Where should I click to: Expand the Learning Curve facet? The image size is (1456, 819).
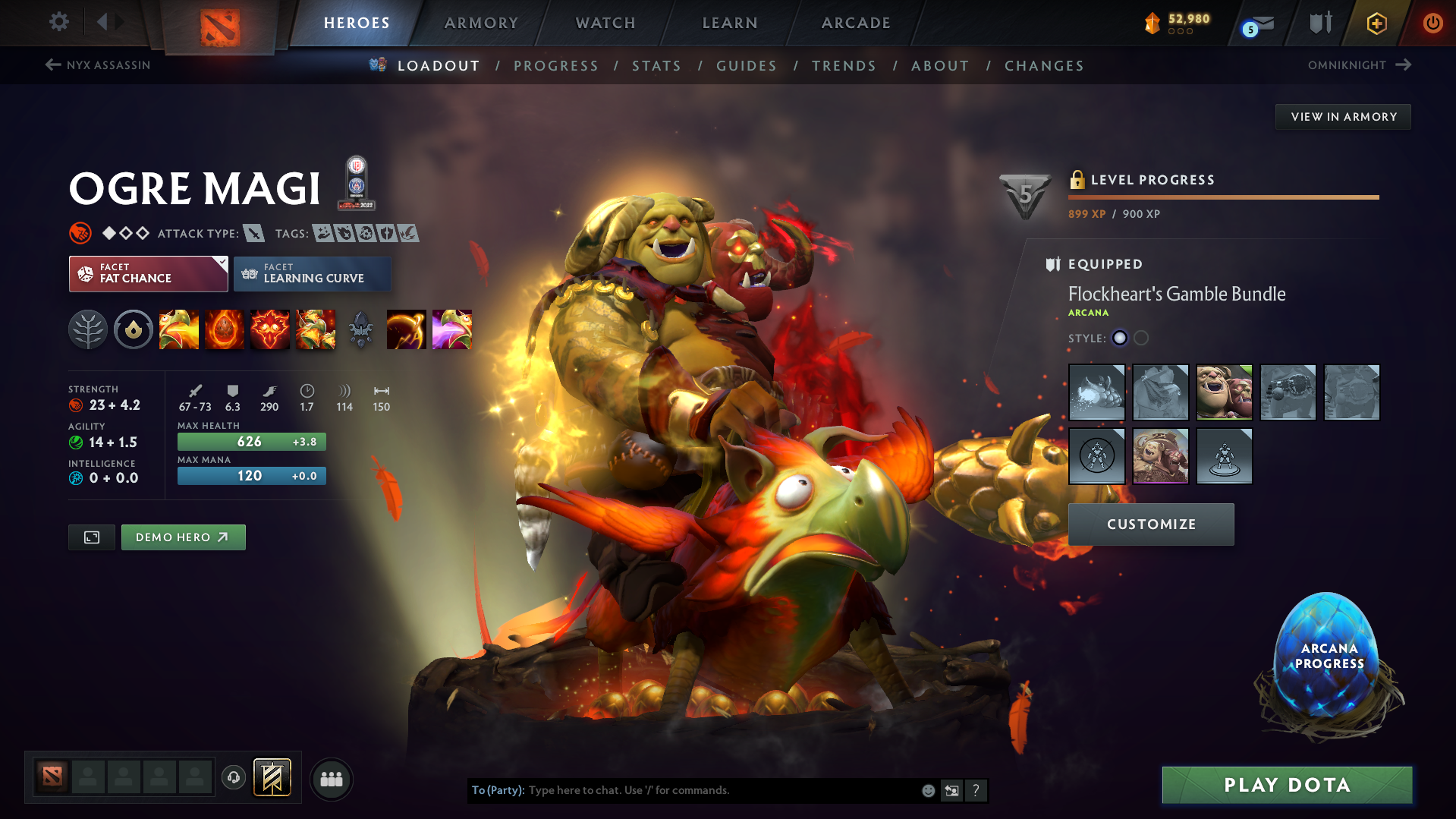(312, 273)
